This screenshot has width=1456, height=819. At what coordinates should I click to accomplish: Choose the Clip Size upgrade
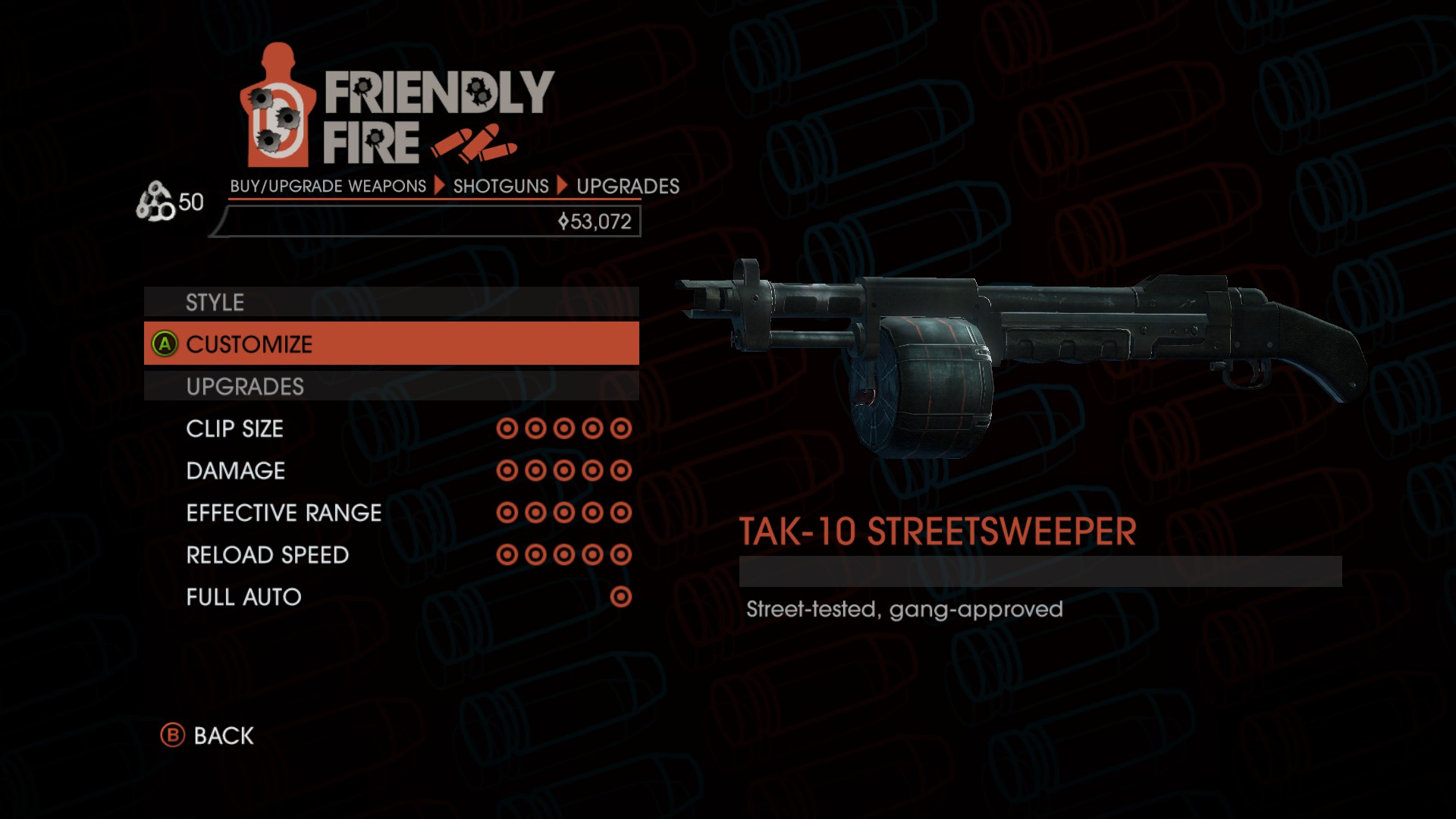391,428
